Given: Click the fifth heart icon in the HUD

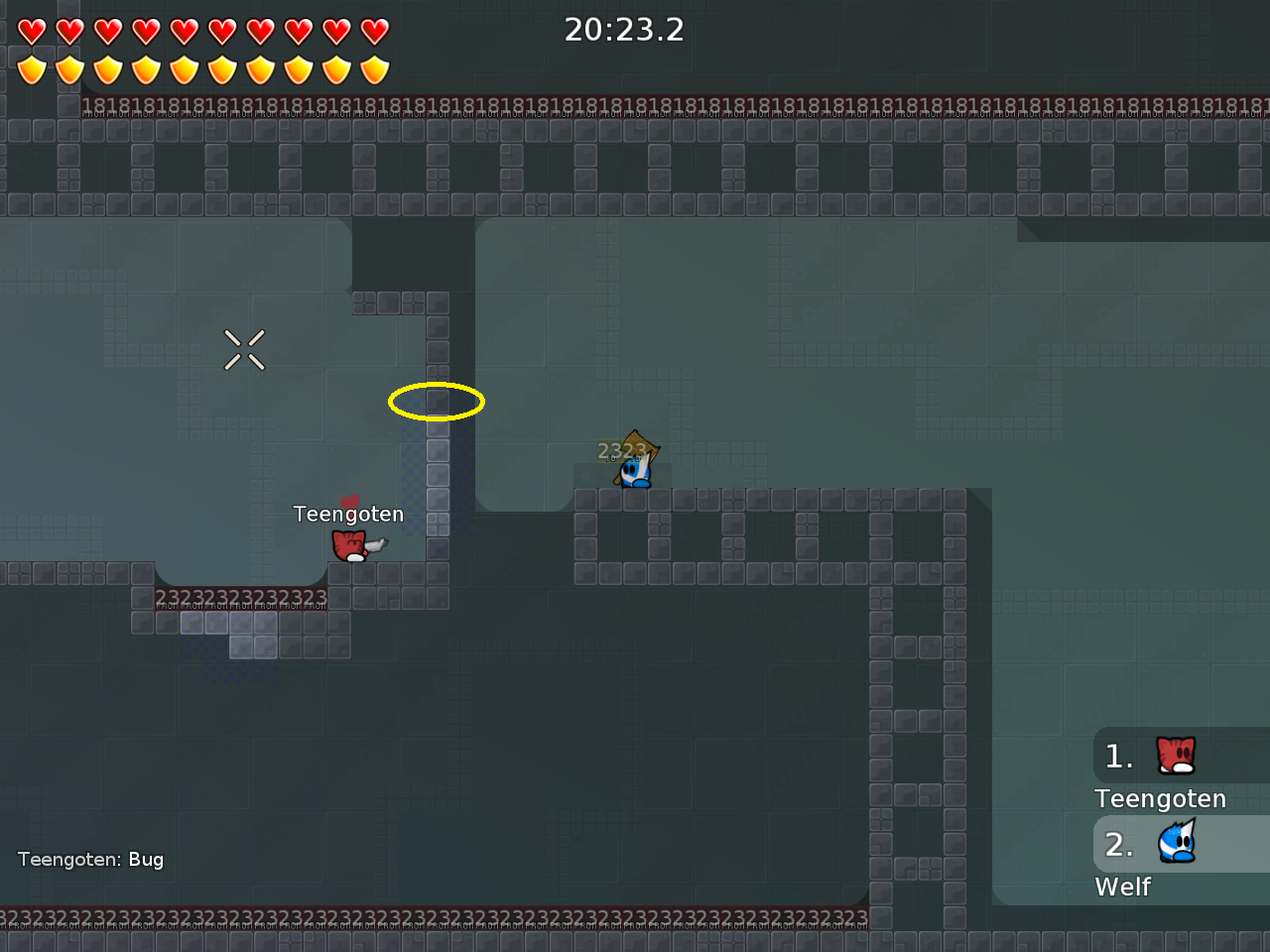Looking at the screenshot, I should coord(184,31).
